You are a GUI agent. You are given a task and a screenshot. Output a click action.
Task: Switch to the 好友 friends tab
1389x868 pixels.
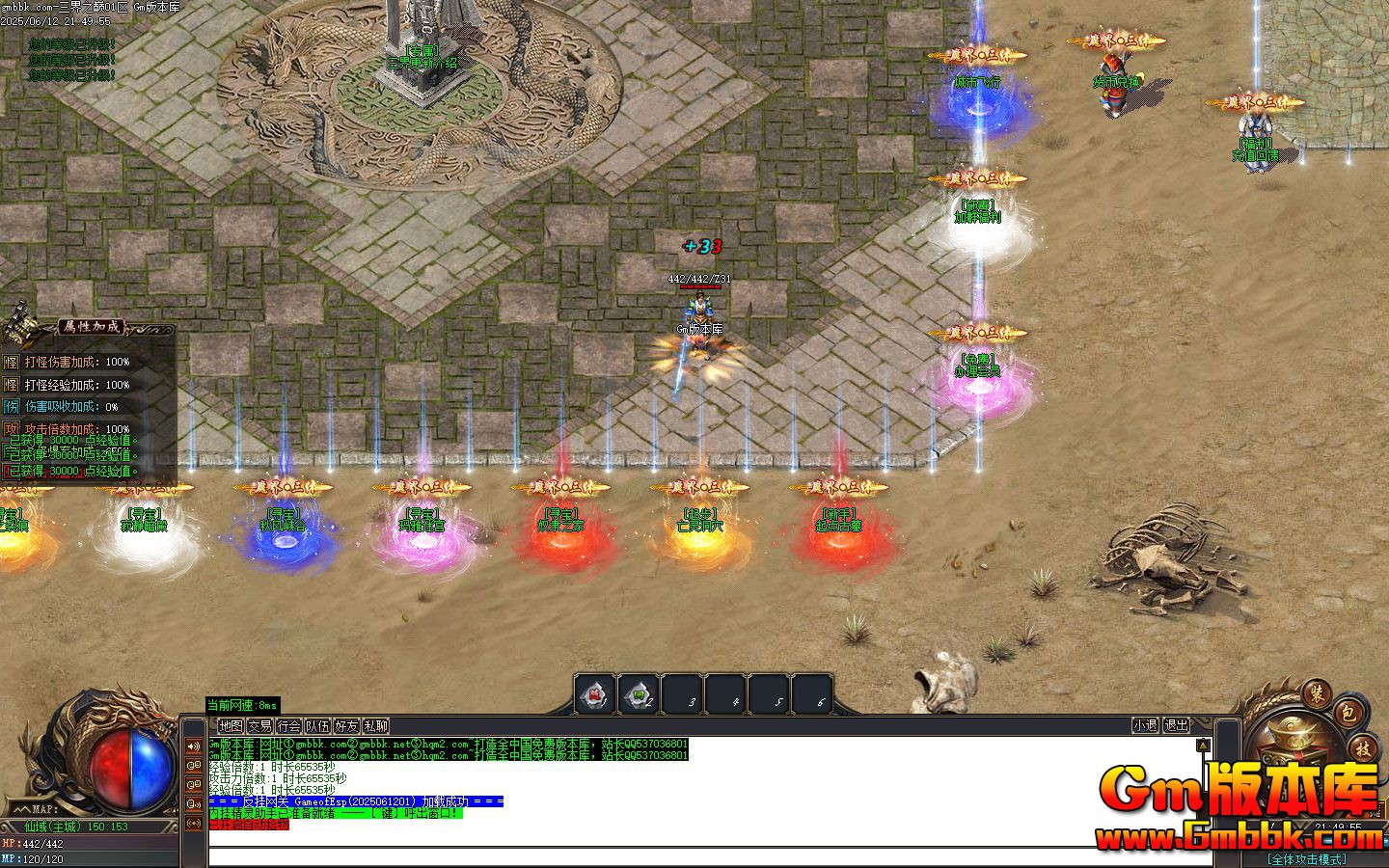(x=344, y=725)
